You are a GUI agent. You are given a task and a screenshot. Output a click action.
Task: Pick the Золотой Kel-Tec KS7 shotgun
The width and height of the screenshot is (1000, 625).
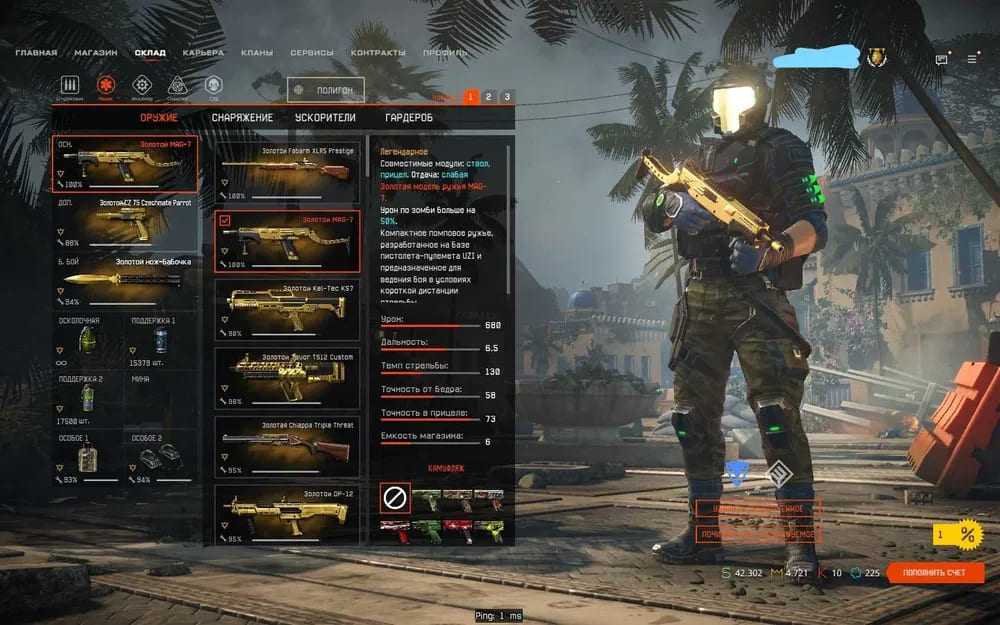287,308
